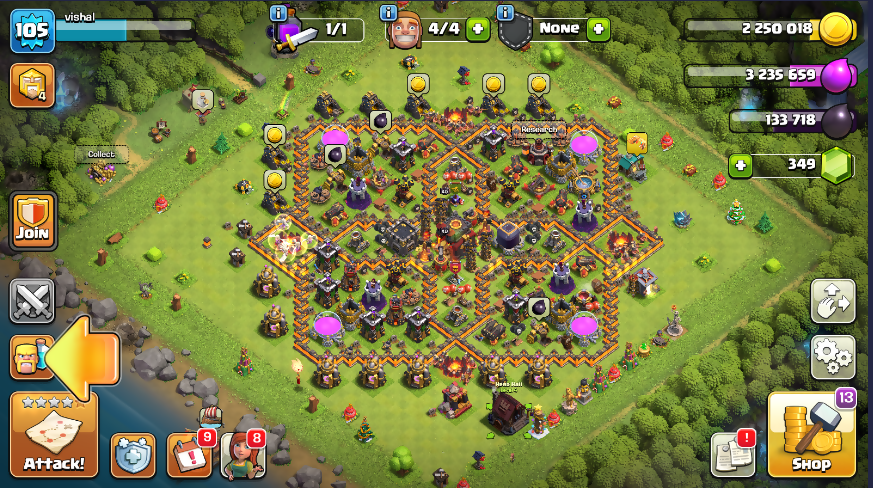Open the Shop
The width and height of the screenshot is (873, 488).
(811, 435)
